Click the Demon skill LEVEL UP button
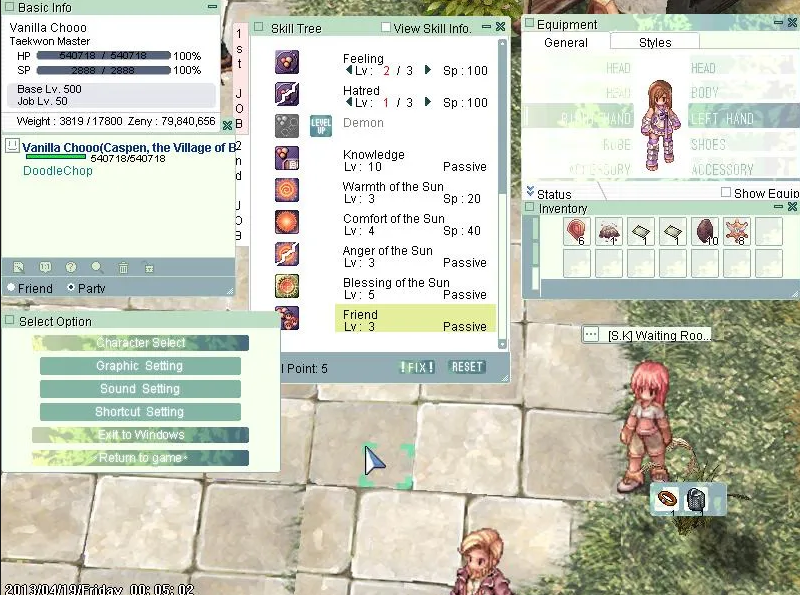800x595 pixels. point(321,125)
